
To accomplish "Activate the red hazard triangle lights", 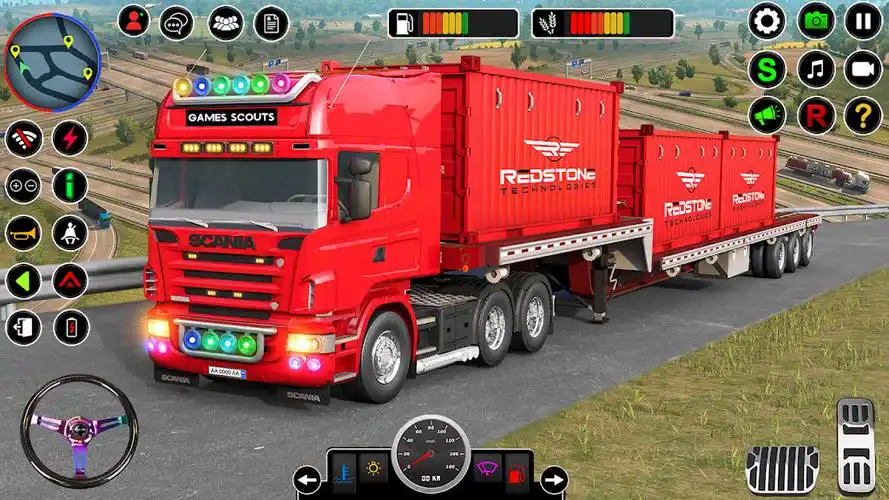I will [70, 281].
